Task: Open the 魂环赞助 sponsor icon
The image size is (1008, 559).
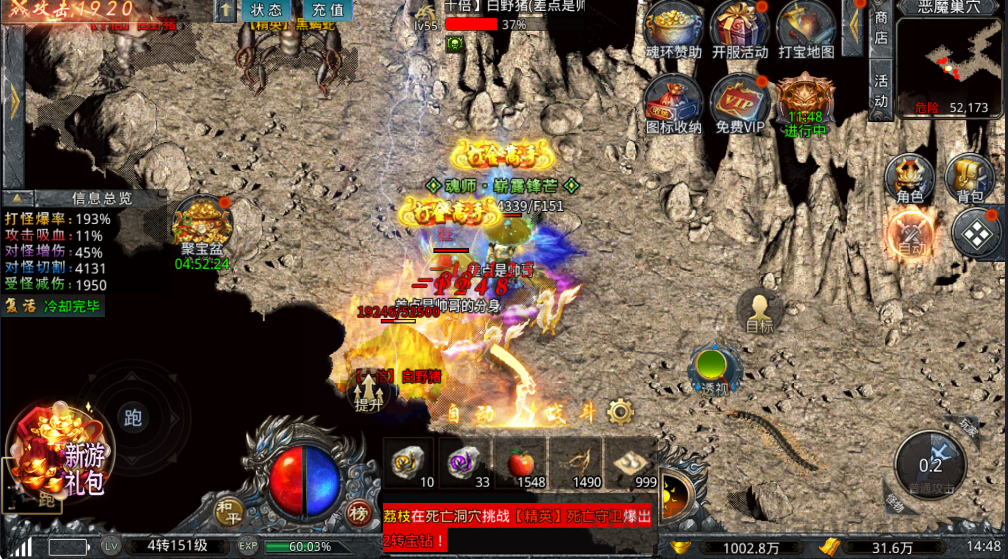Action: 672,28
